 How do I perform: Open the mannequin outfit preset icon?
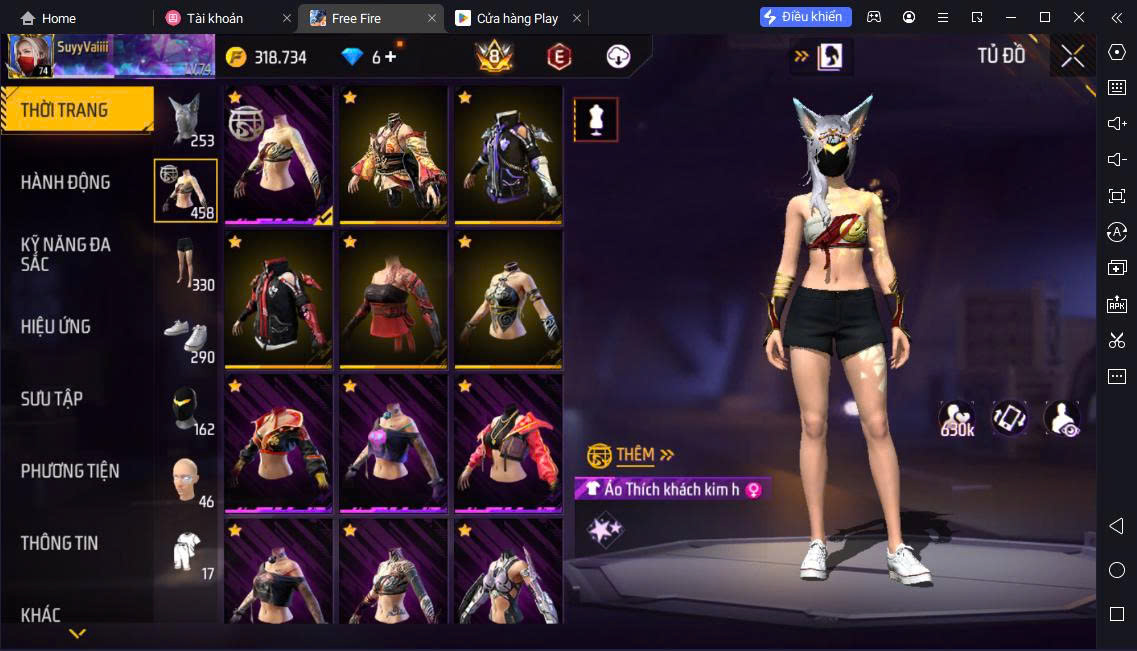(596, 120)
